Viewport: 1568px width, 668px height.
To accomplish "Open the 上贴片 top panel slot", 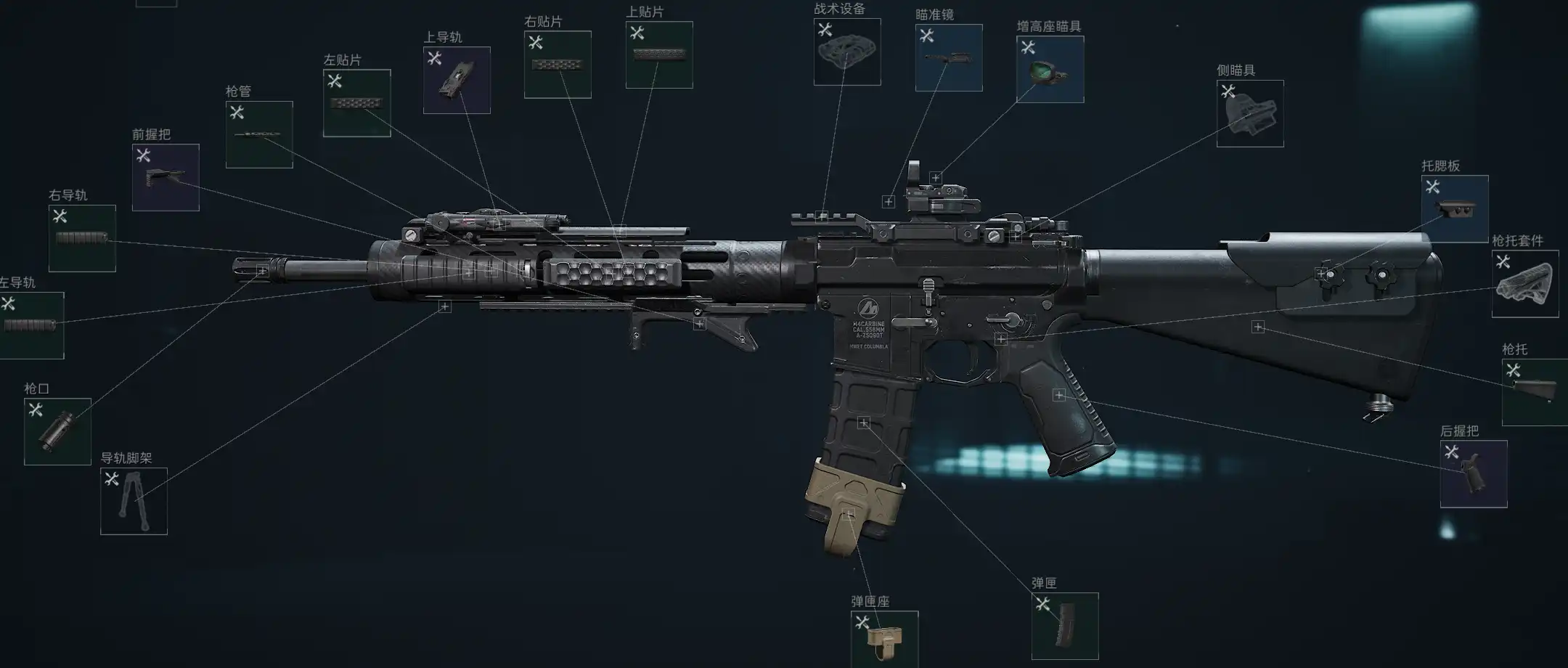I will point(659,54).
